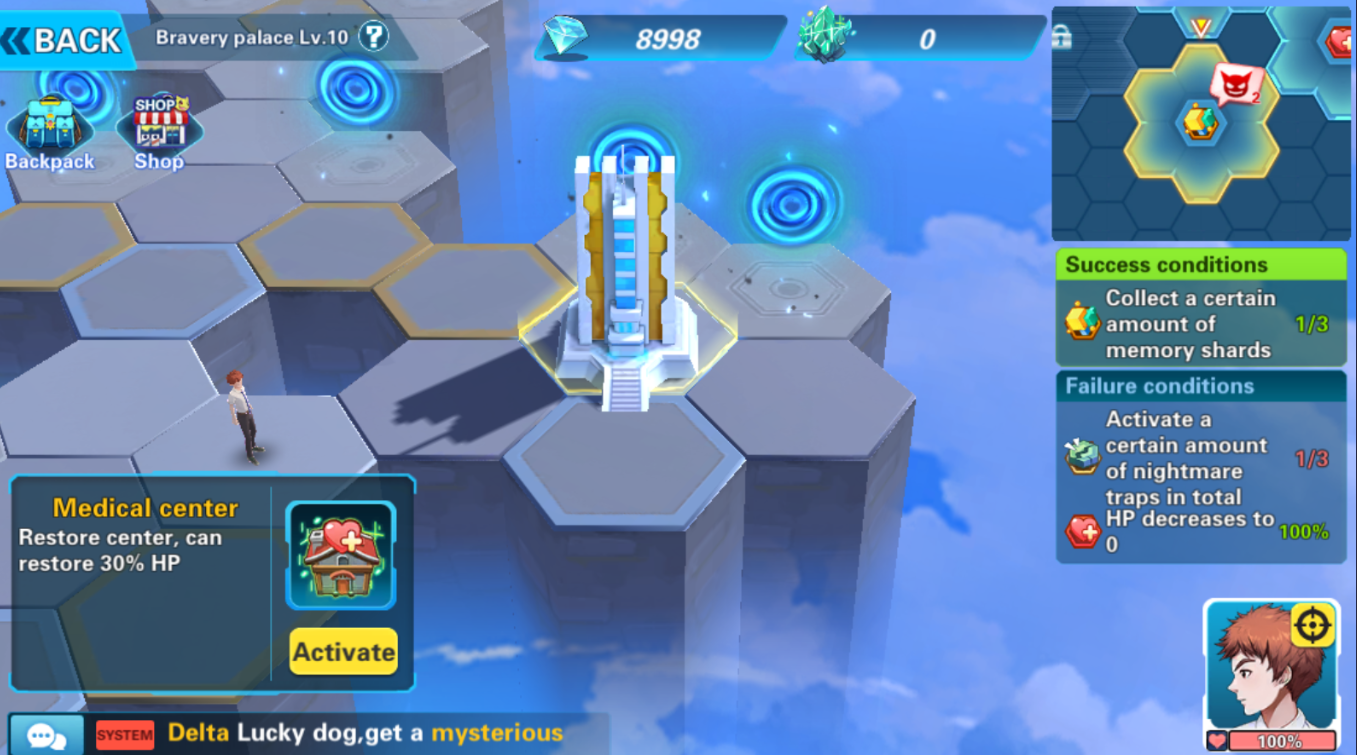
Task: Select the Medical center building icon
Action: click(x=341, y=556)
